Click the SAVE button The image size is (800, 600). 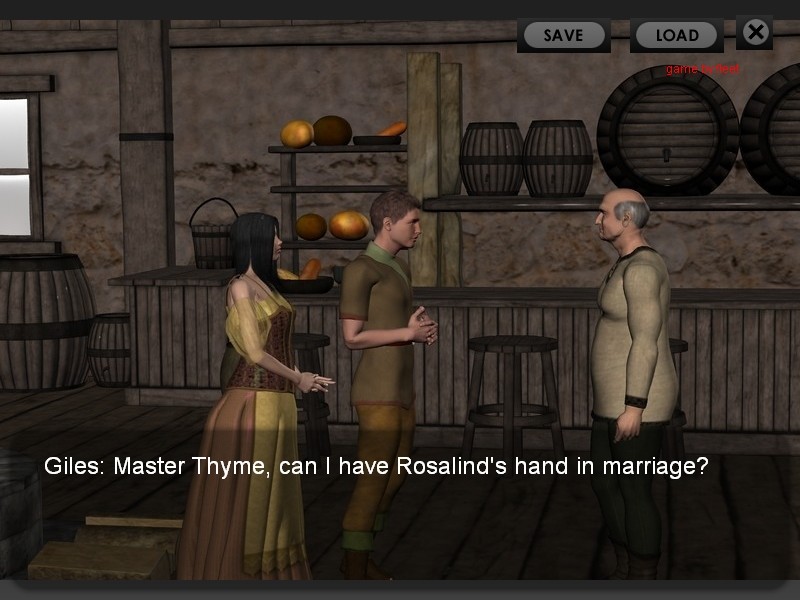pos(563,35)
